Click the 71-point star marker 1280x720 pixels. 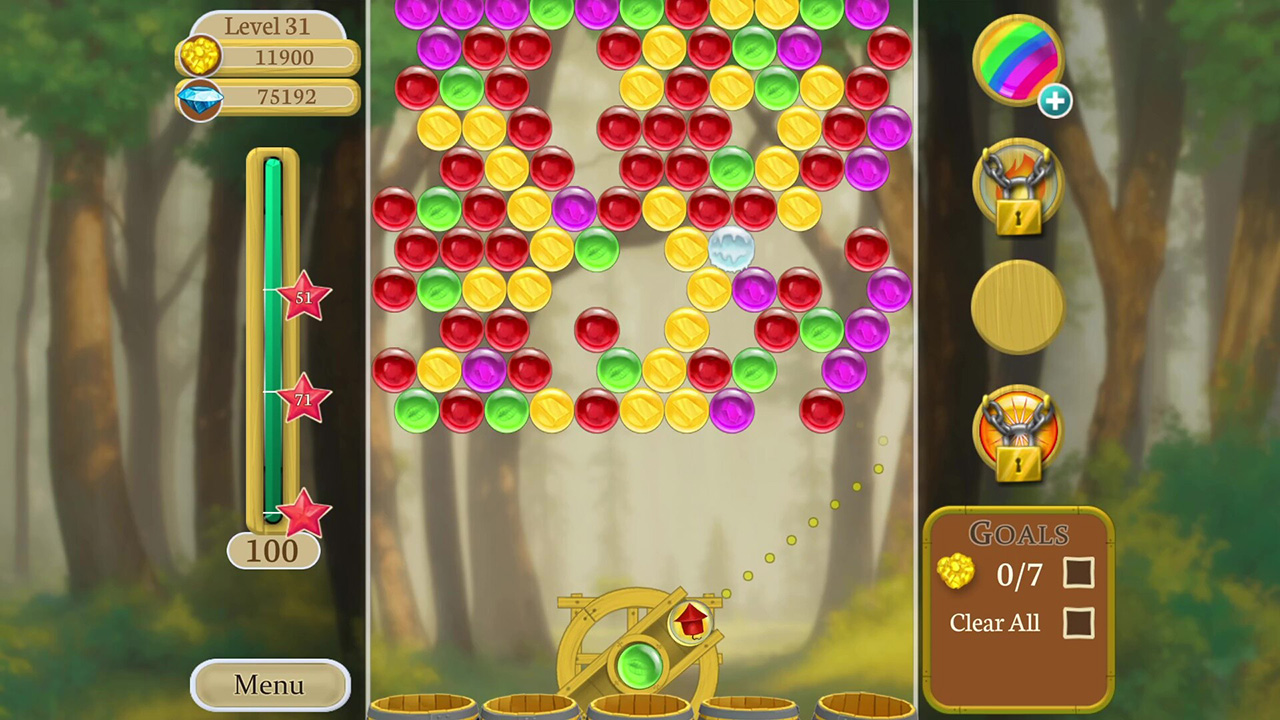(x=304, y=400)
